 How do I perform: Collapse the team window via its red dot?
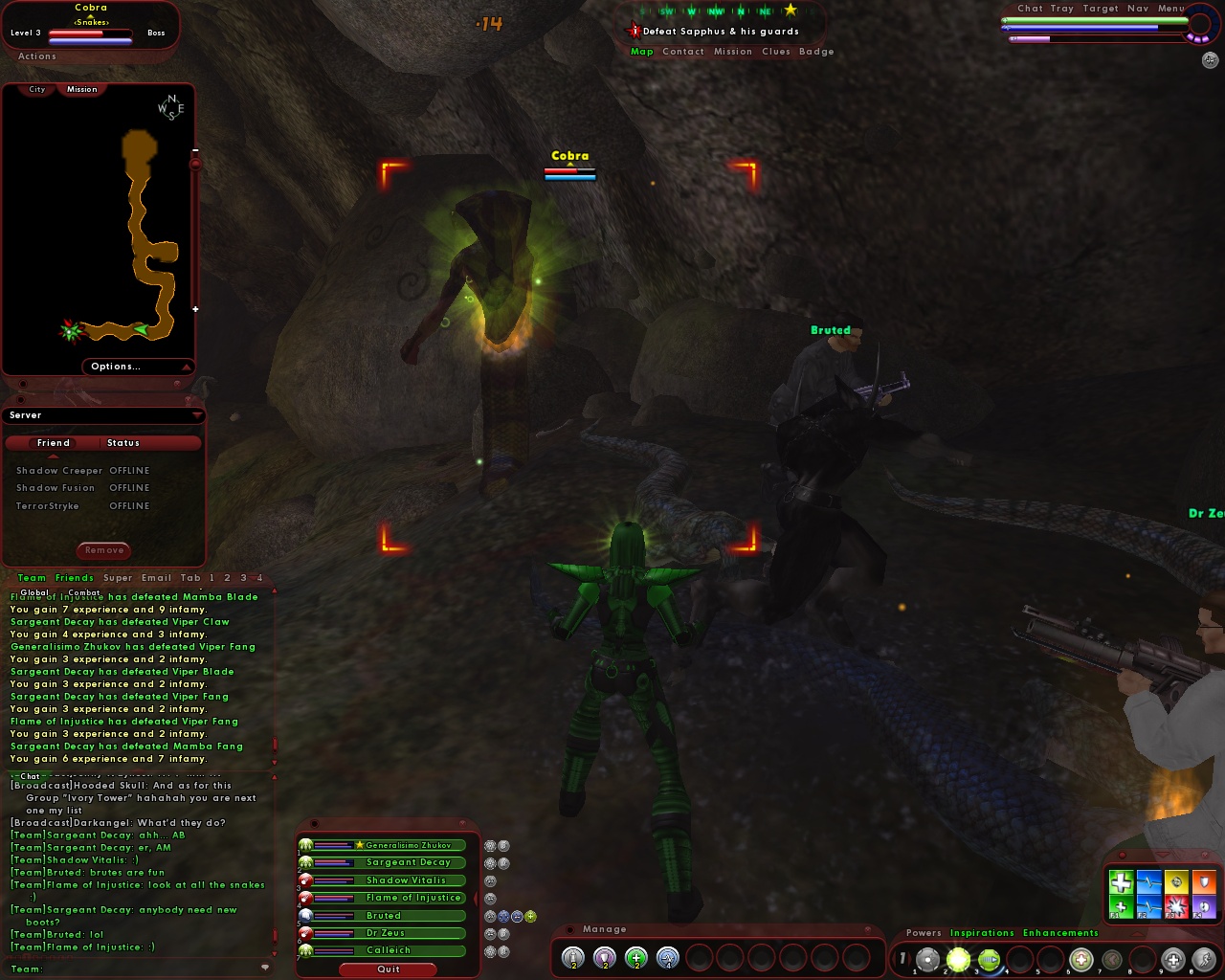pos(315,824)
